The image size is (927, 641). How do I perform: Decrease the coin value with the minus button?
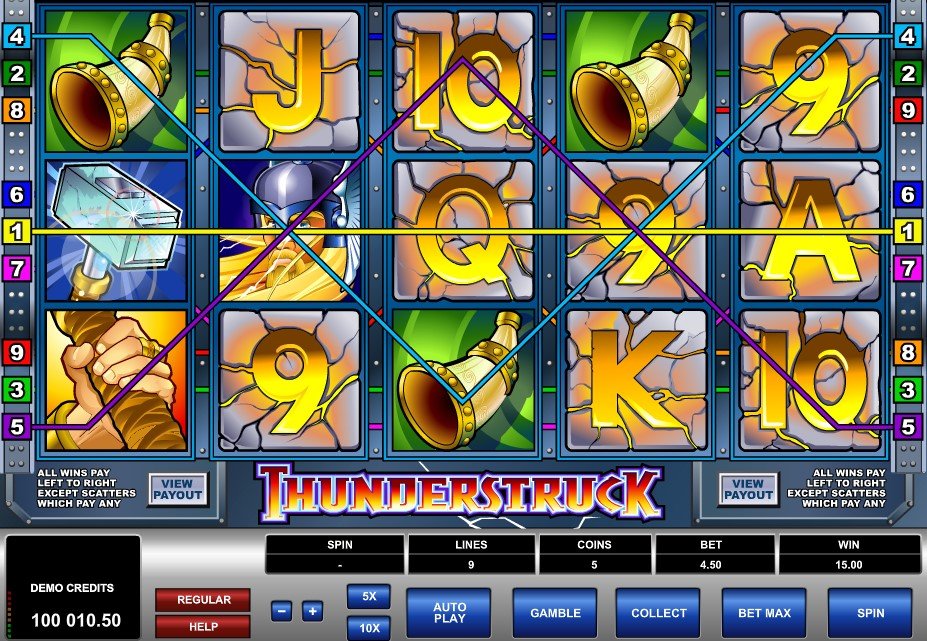pos(283,611)
